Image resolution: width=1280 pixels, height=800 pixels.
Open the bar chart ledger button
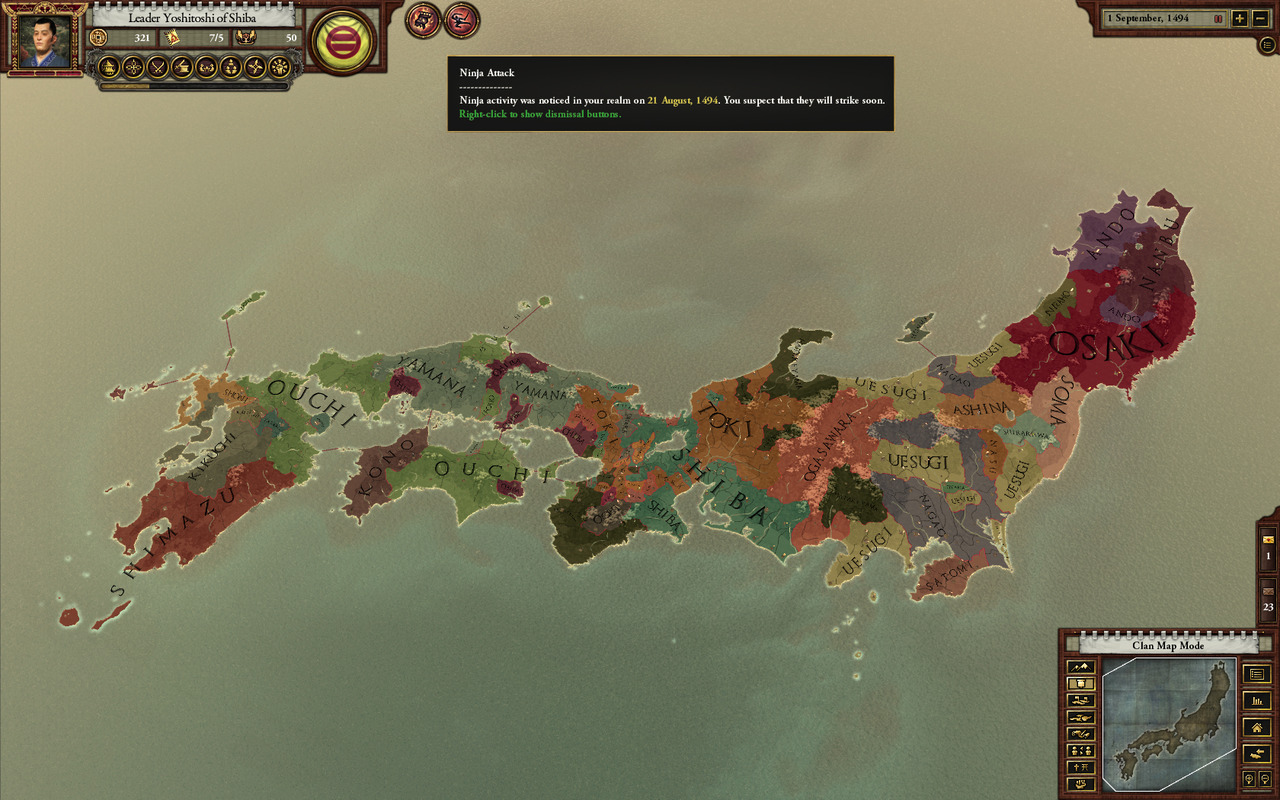point(1256,701)
